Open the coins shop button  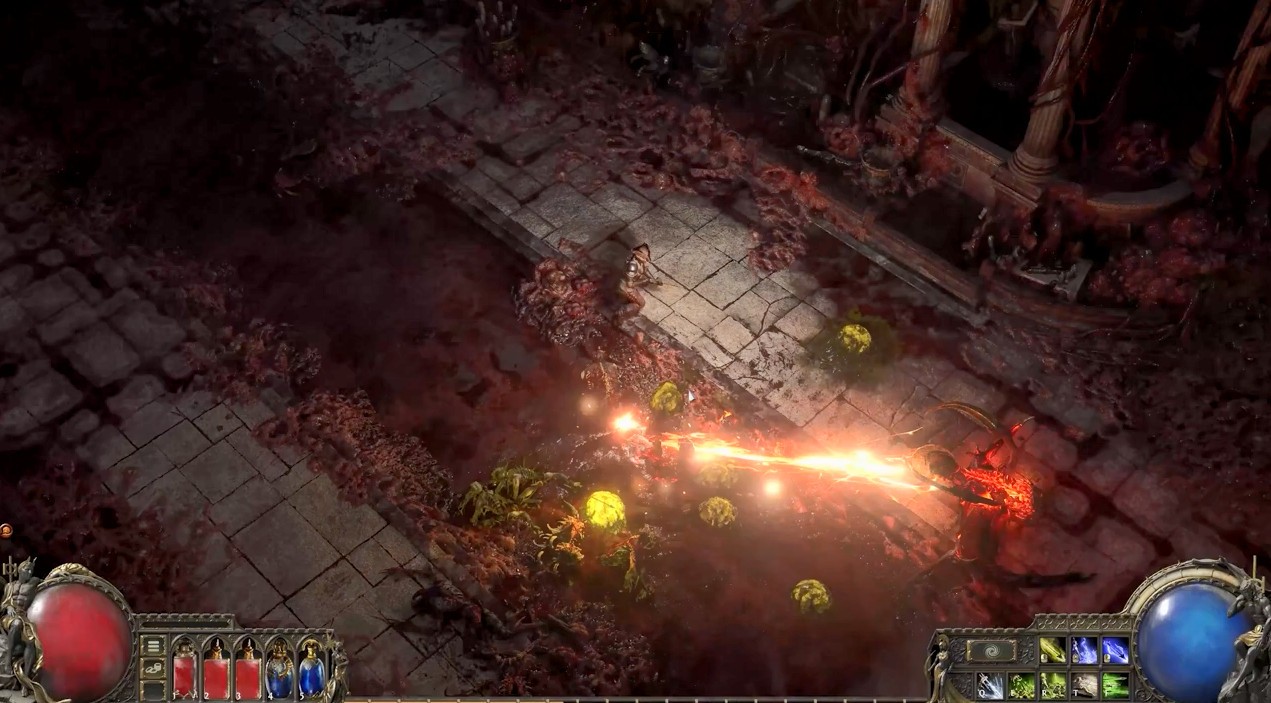click(153, 667)
